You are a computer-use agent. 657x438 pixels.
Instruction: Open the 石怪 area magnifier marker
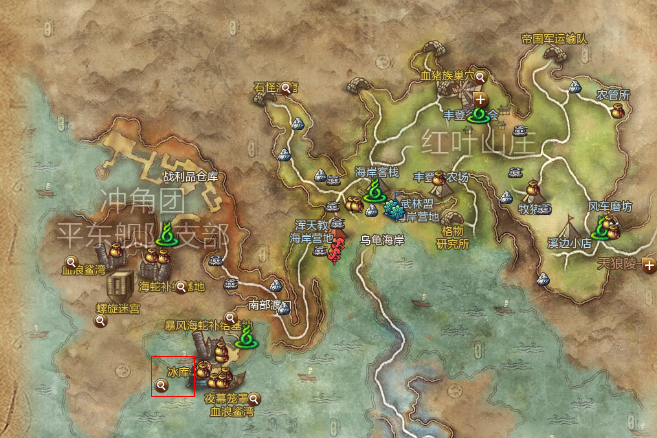point(288,89)
